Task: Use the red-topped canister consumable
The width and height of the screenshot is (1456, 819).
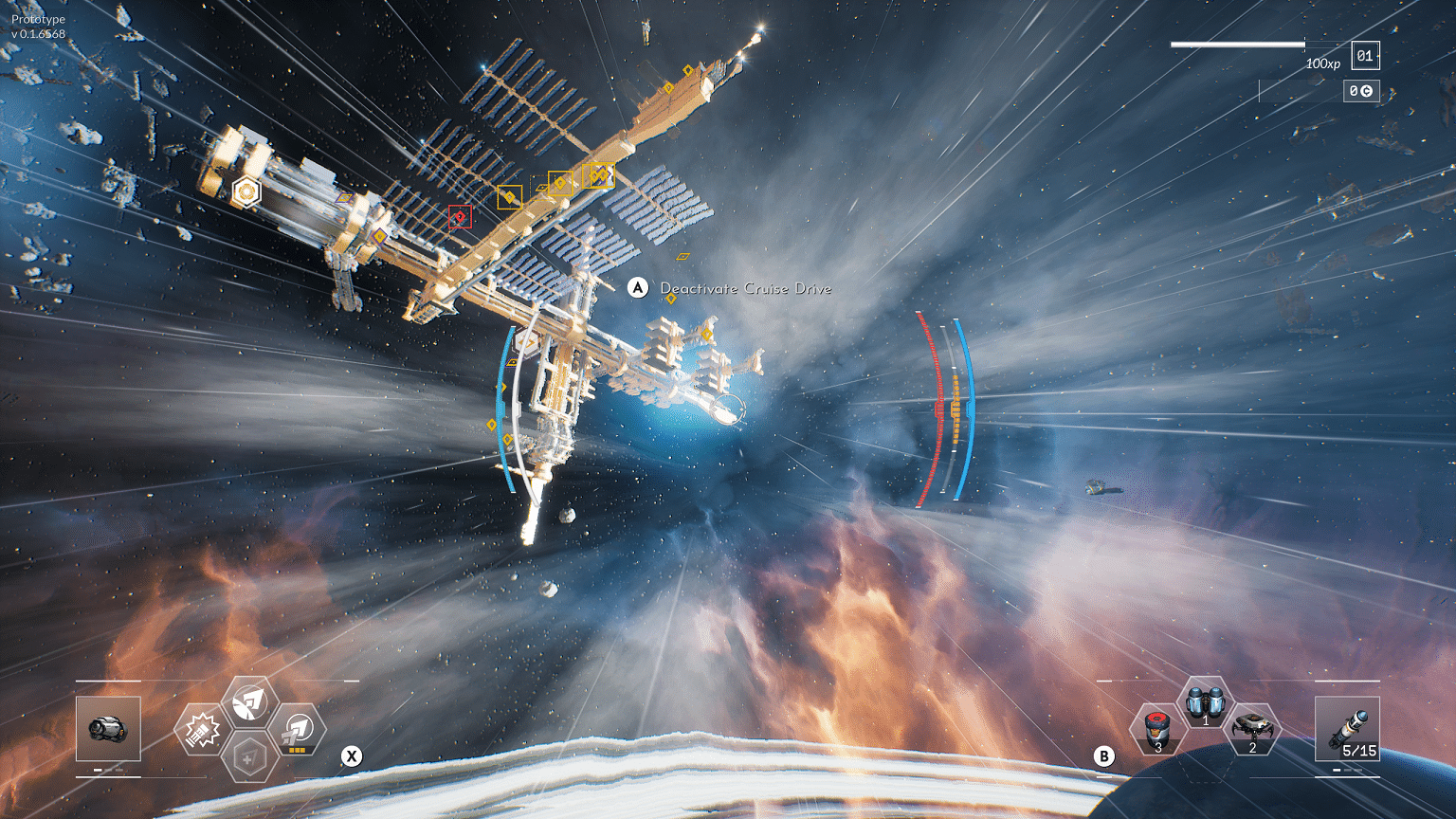Action: point(1156,730)
